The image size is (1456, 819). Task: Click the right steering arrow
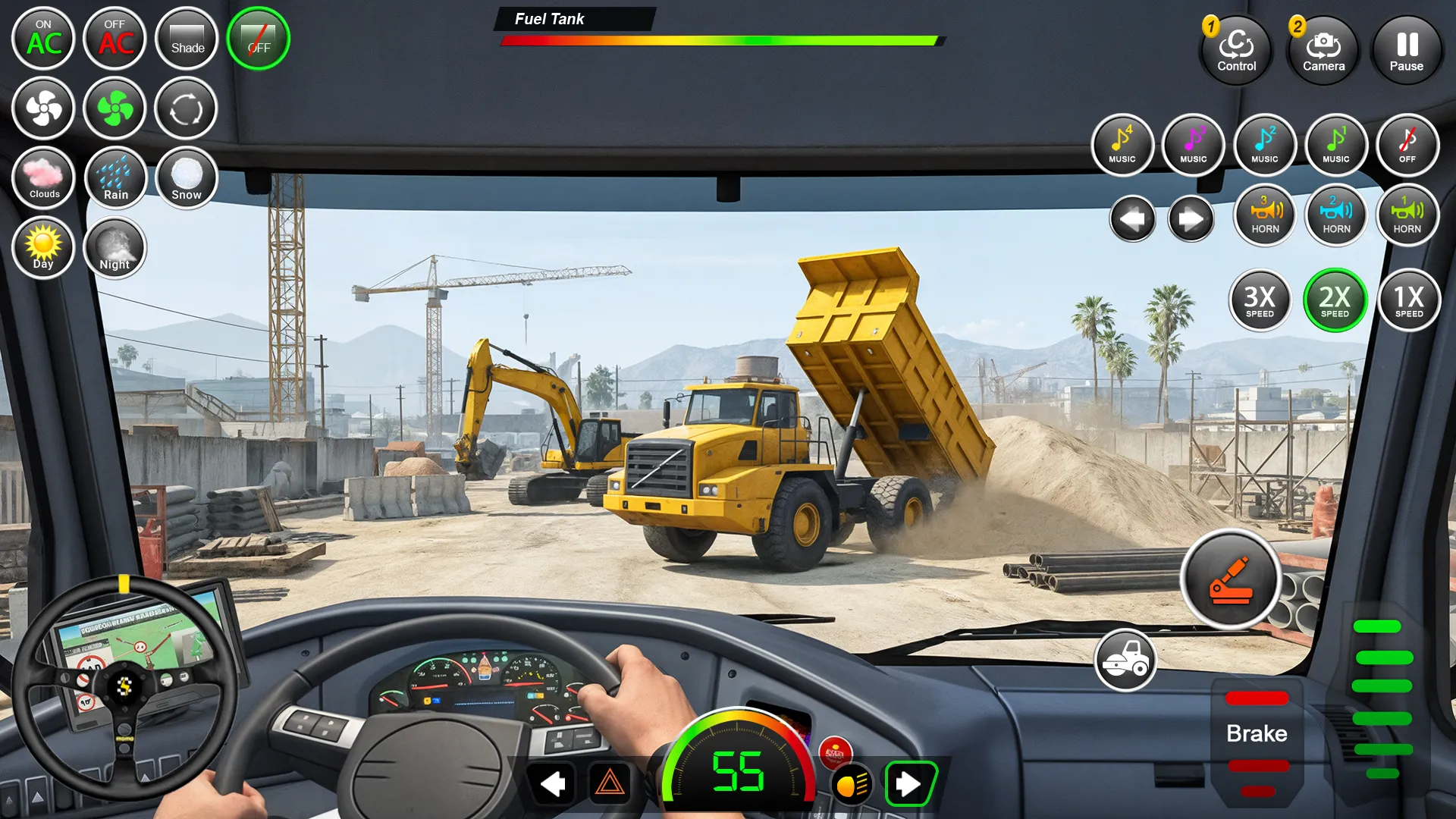pyautogui.click(x=1191, y=219)
